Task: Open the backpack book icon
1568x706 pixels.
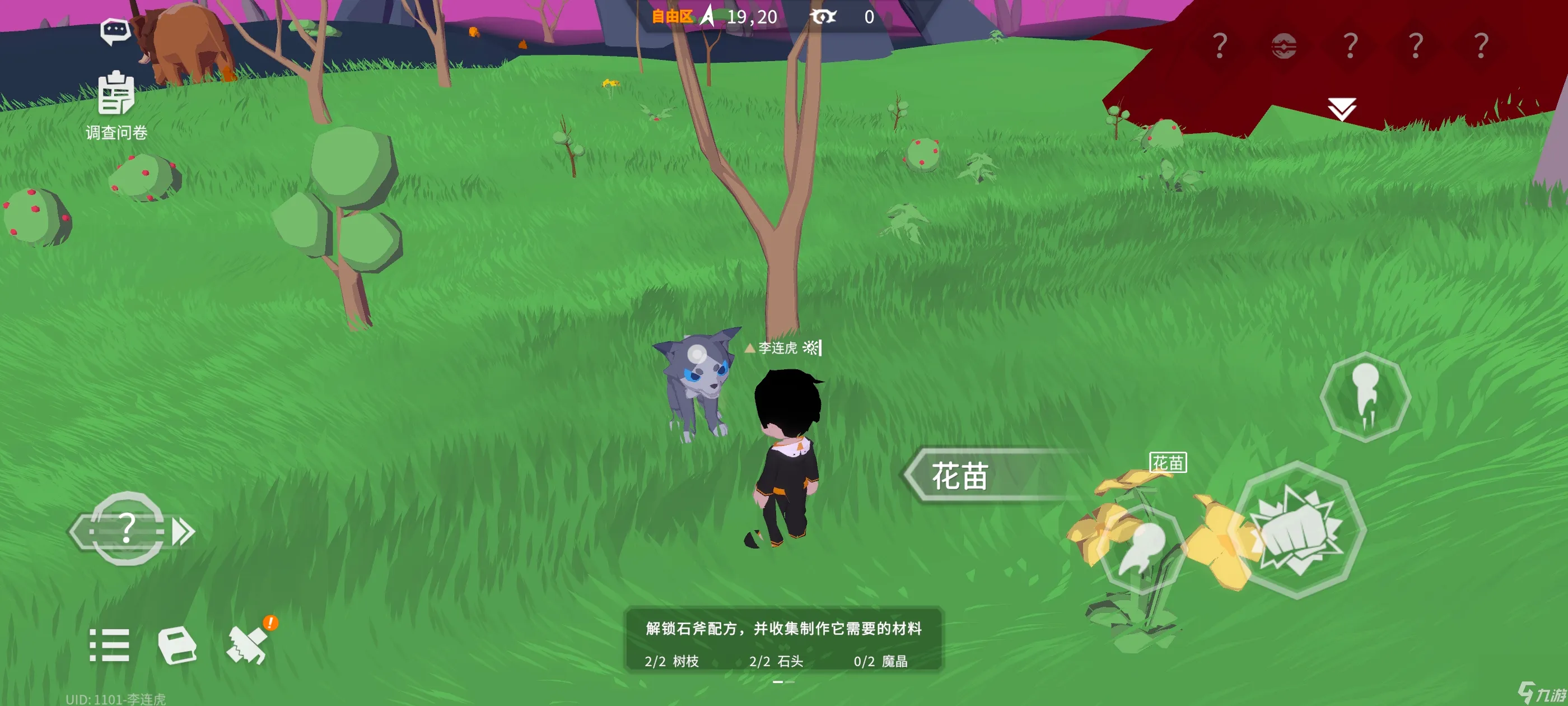Action: click(177, 645)
